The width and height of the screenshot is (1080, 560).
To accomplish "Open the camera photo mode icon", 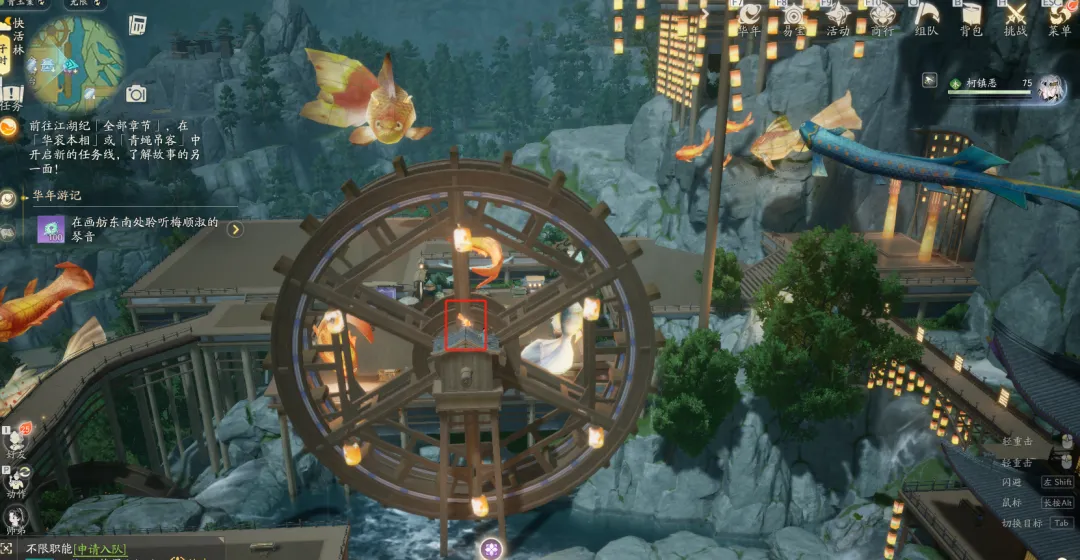I will (x=136, y=94).
